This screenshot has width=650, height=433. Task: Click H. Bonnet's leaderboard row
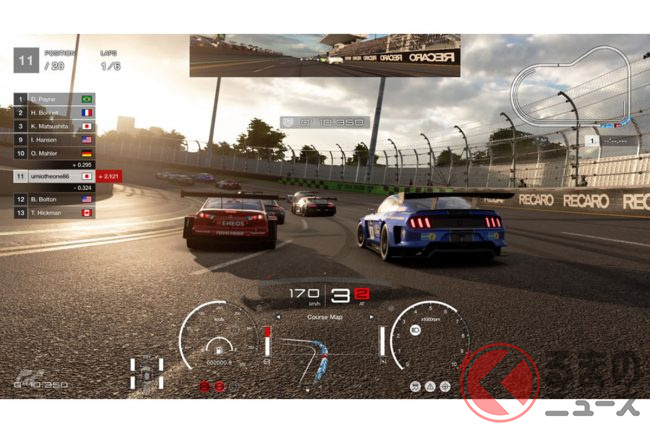pyautogui.click(x=52, y=113)
